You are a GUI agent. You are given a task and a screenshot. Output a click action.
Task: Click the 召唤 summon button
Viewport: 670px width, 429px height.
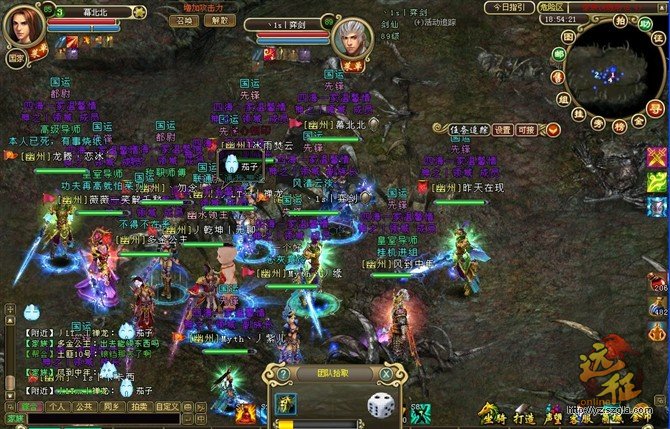pyautogui.click(x=183, y=20)
